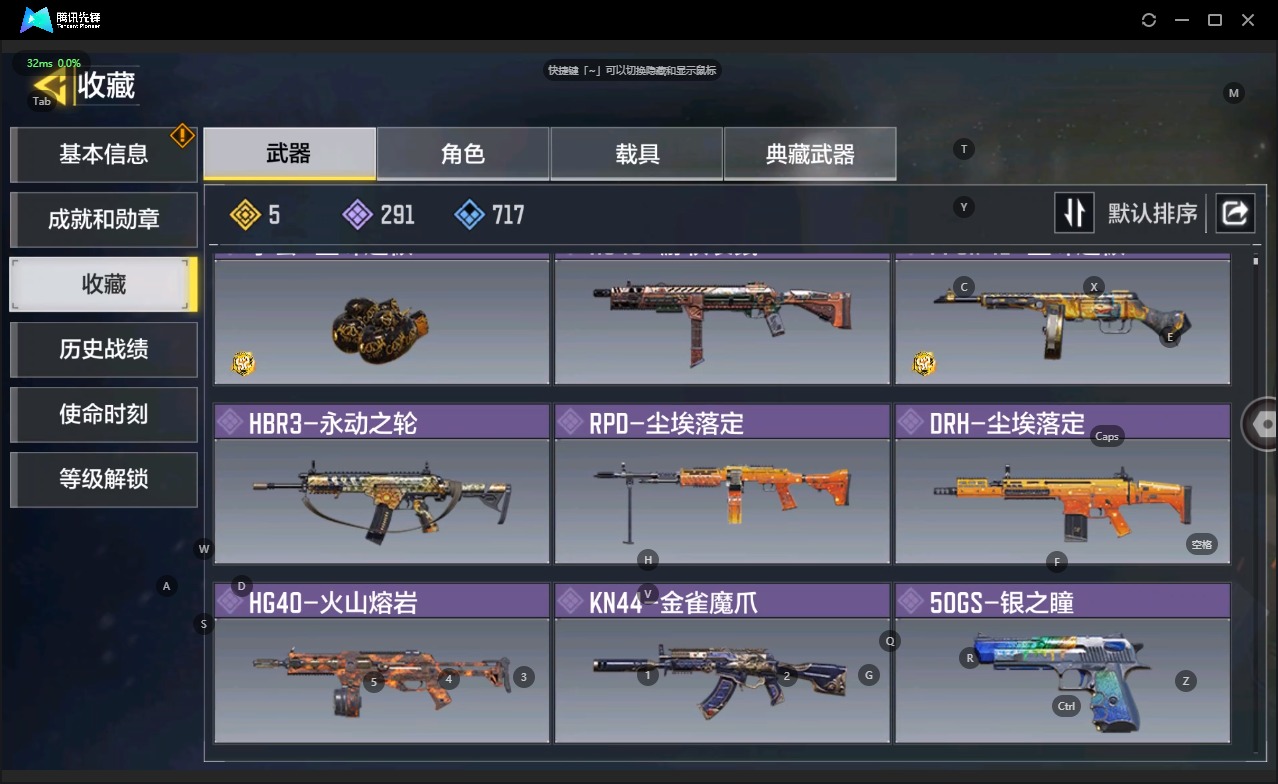Screen dimensions: 1278x784
Task: Open the KN44-金雀魔爪 weapon card
Action: 722,664
